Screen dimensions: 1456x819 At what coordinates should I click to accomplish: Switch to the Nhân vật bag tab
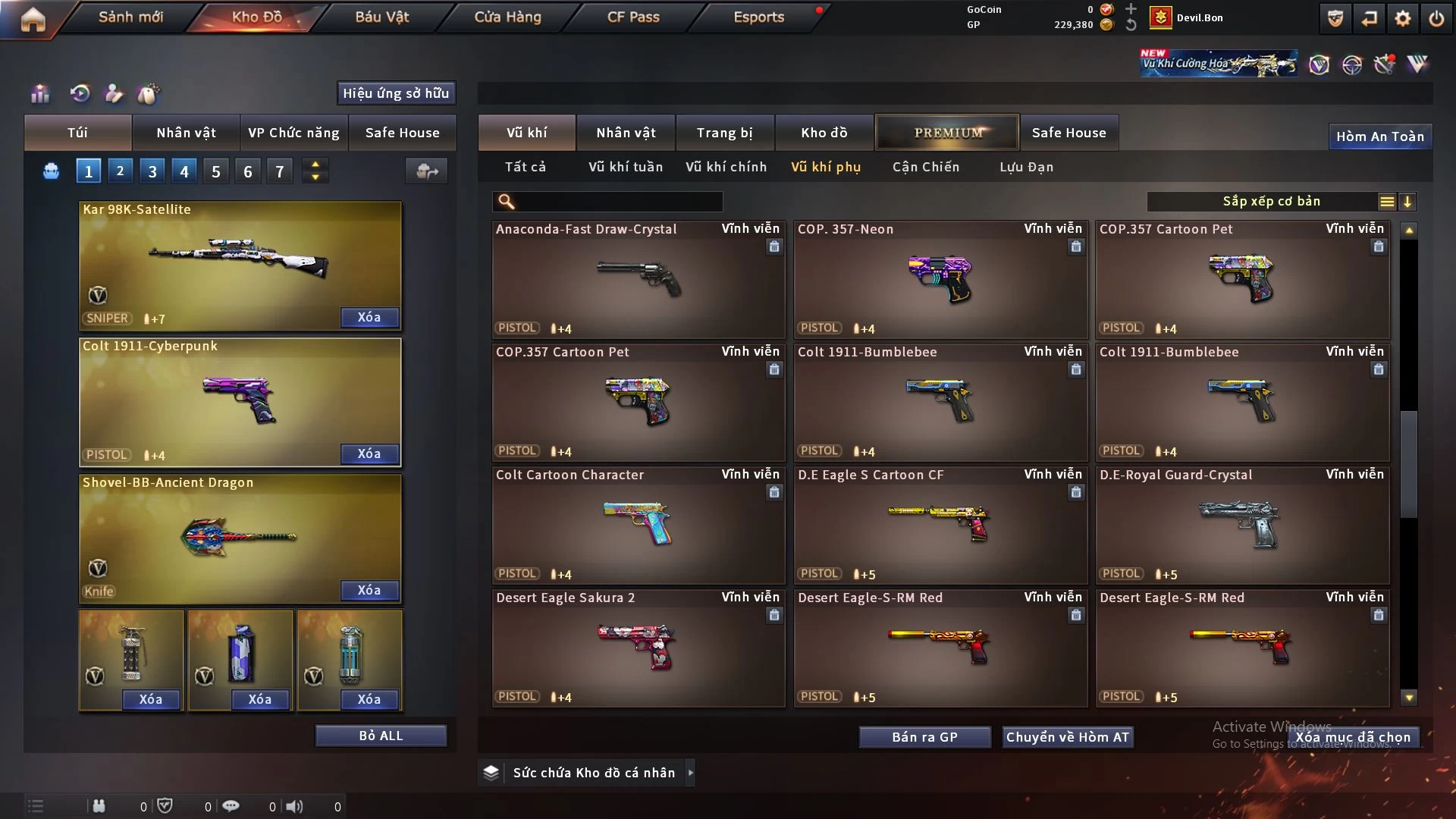(186, 133)
